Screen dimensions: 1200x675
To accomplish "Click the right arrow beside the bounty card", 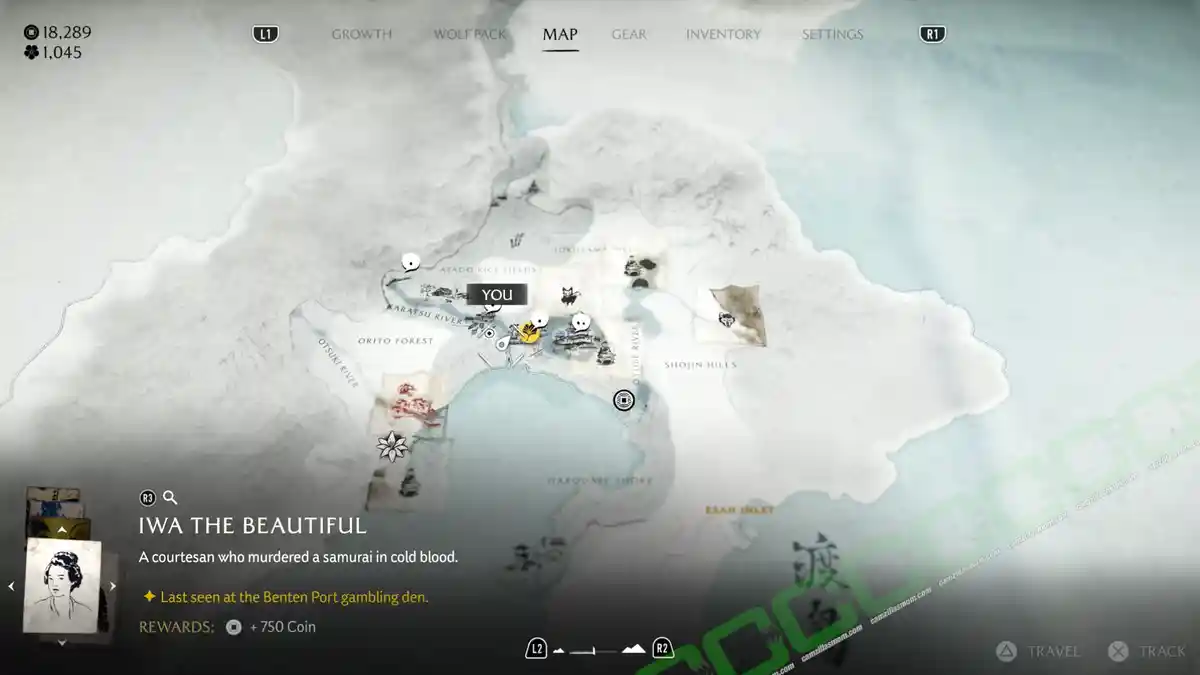I will point(113,586).
